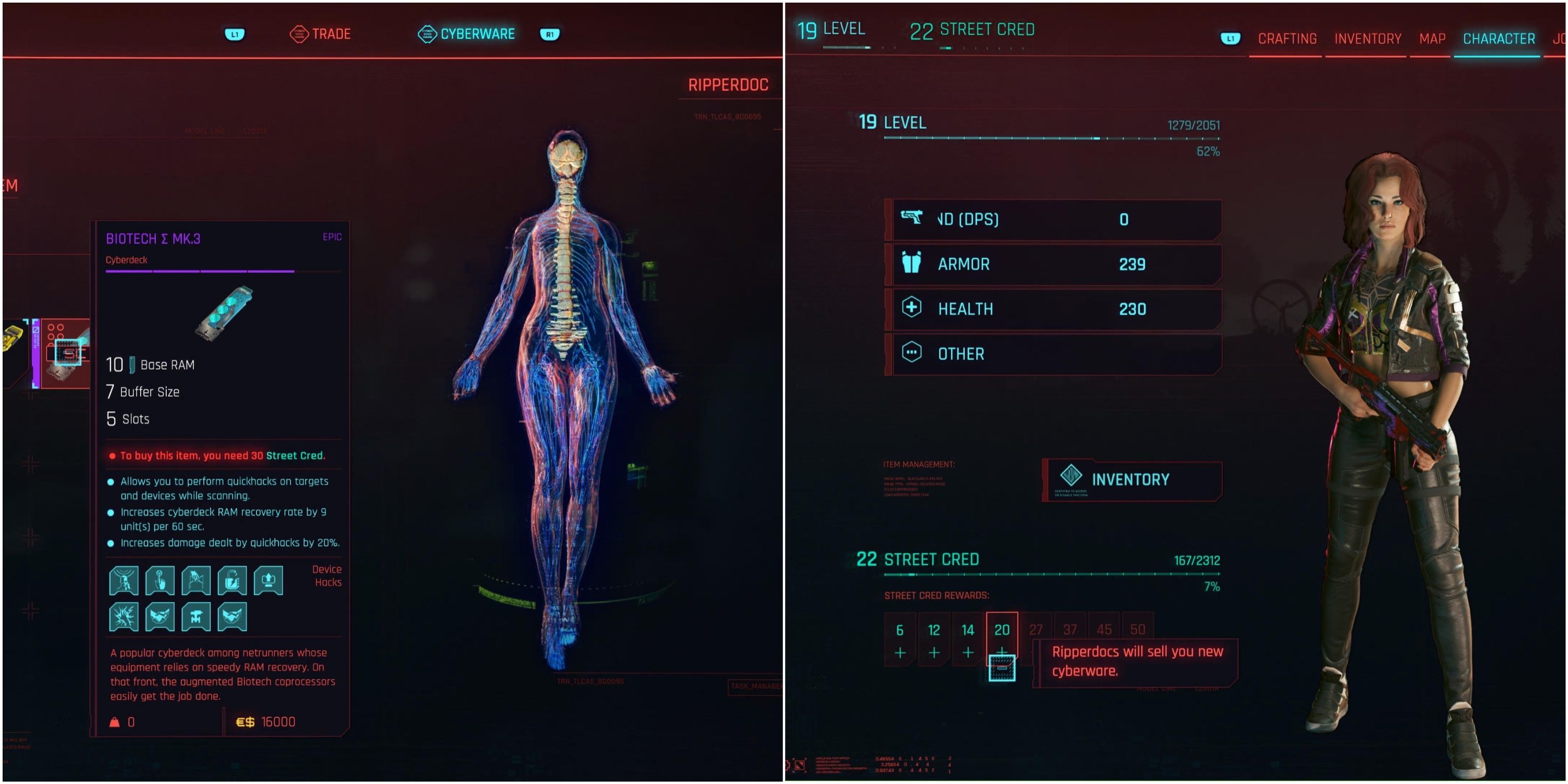The height and width of the screenshot is (784, 1568).
Task: Open Inventory from item management button
Action: point(1131,480)
